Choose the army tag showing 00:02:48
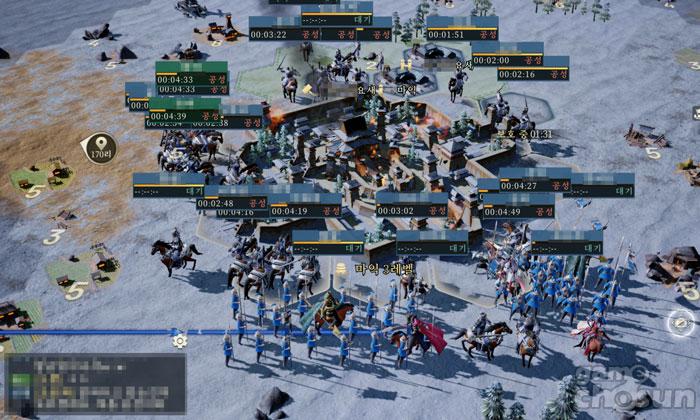The height and width of the screenshot is (420, 700). pyautogui.click(x=233, y=203)
